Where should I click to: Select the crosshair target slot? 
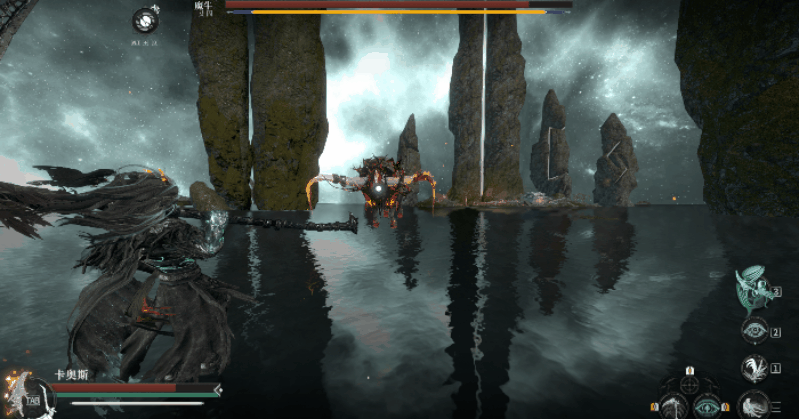tap(689, 383)
